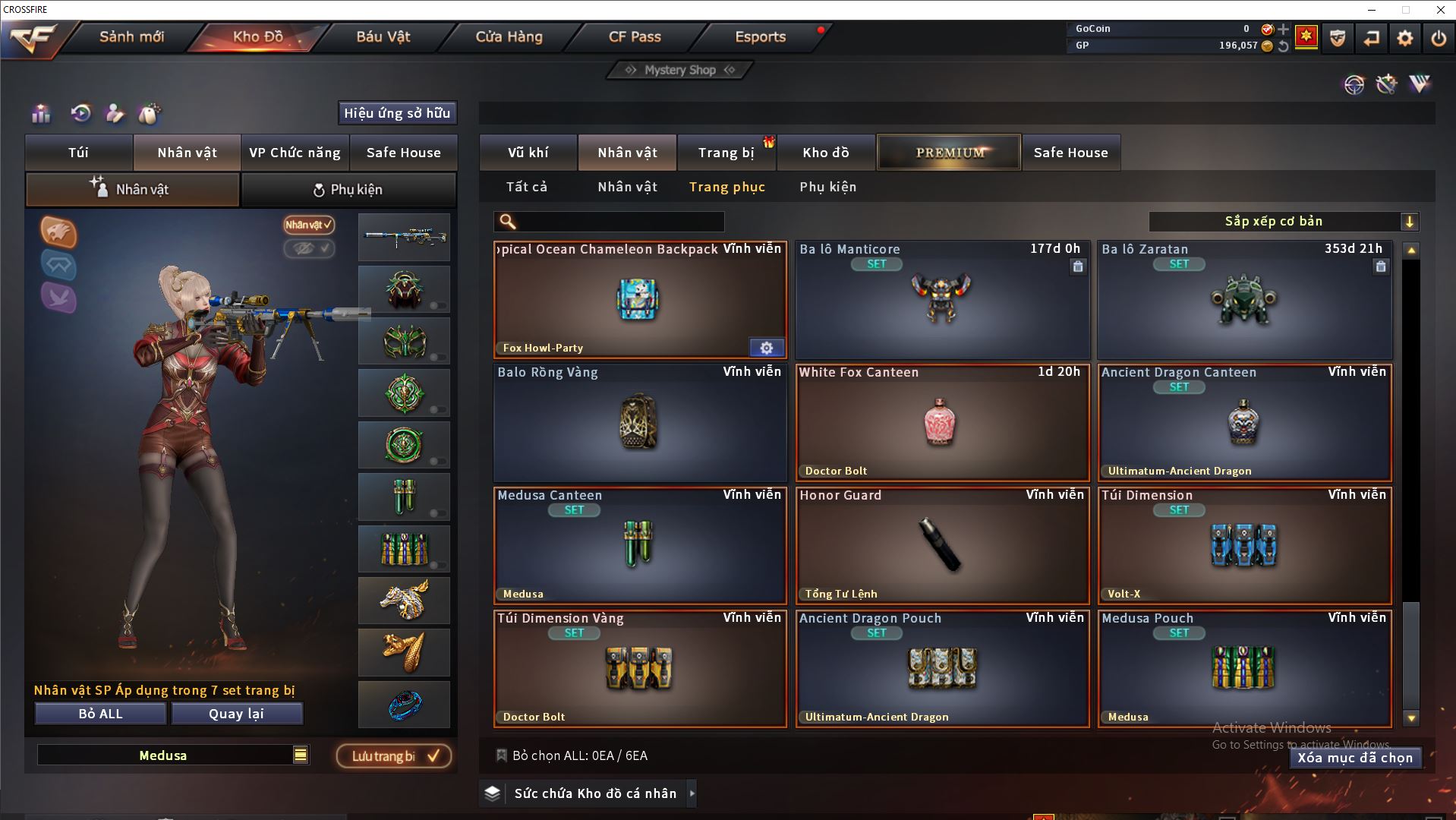Click the item search field
Screen dimensions: 1456x820
click(x=619, y=222)
